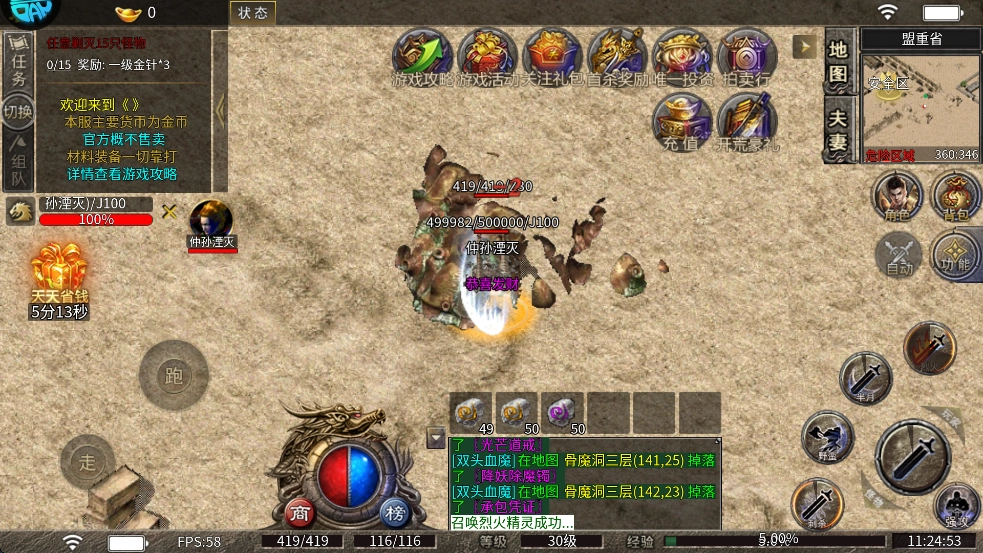Open the 背包 backpack inventory
The image size is (983, 553).
pos(956,194)
